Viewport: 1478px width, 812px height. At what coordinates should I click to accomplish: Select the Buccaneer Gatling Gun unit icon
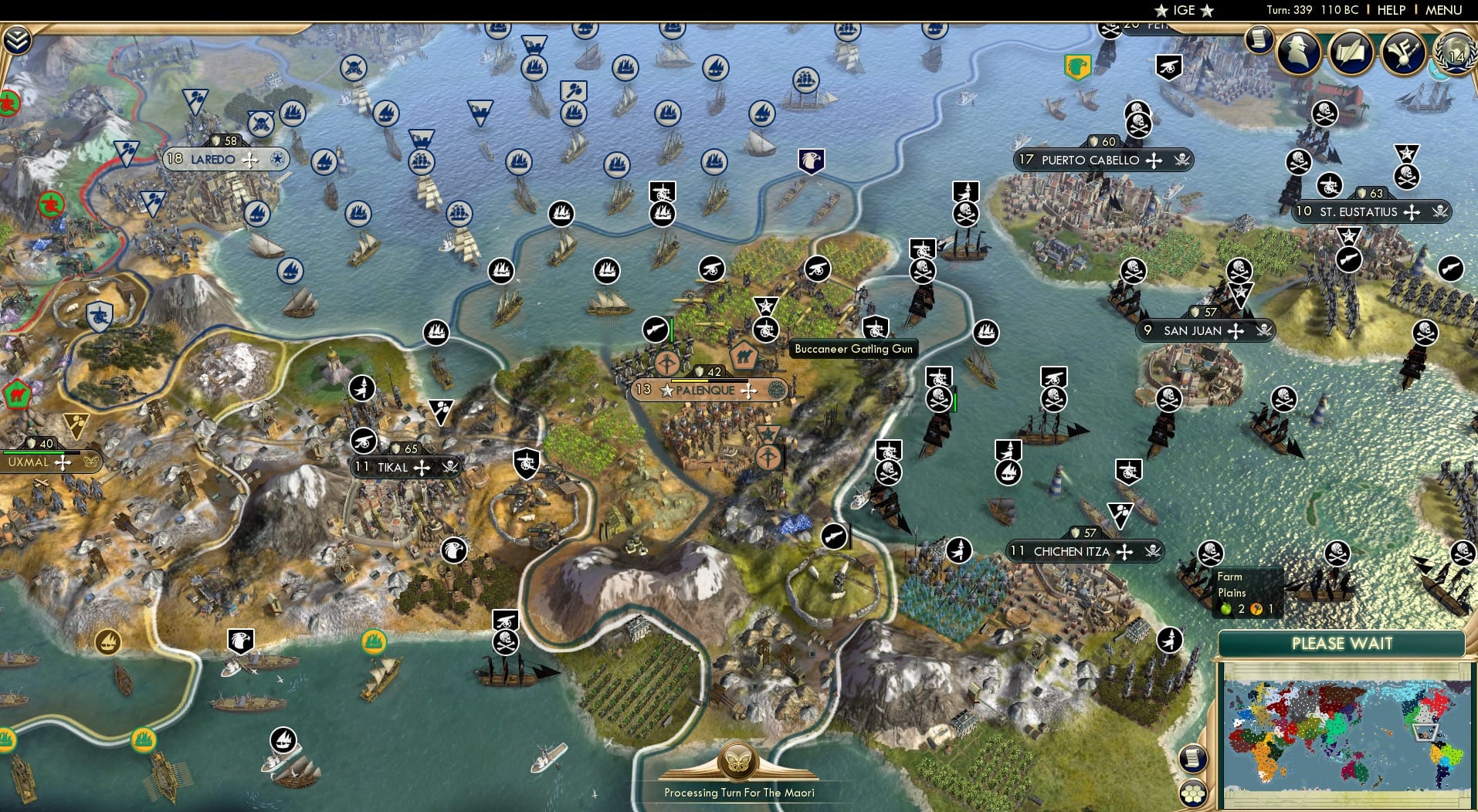[875, 327]
